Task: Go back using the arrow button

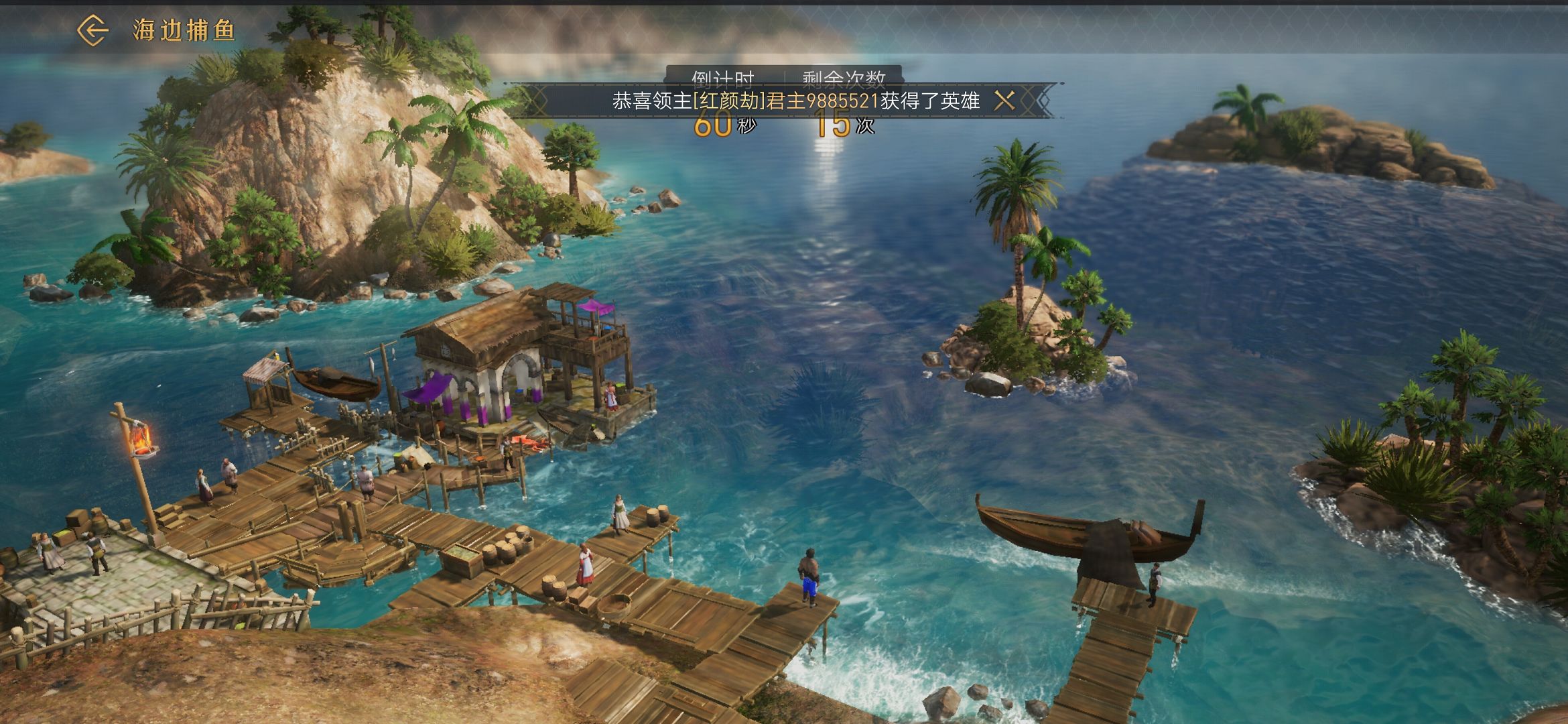Action: click(92, 30)
